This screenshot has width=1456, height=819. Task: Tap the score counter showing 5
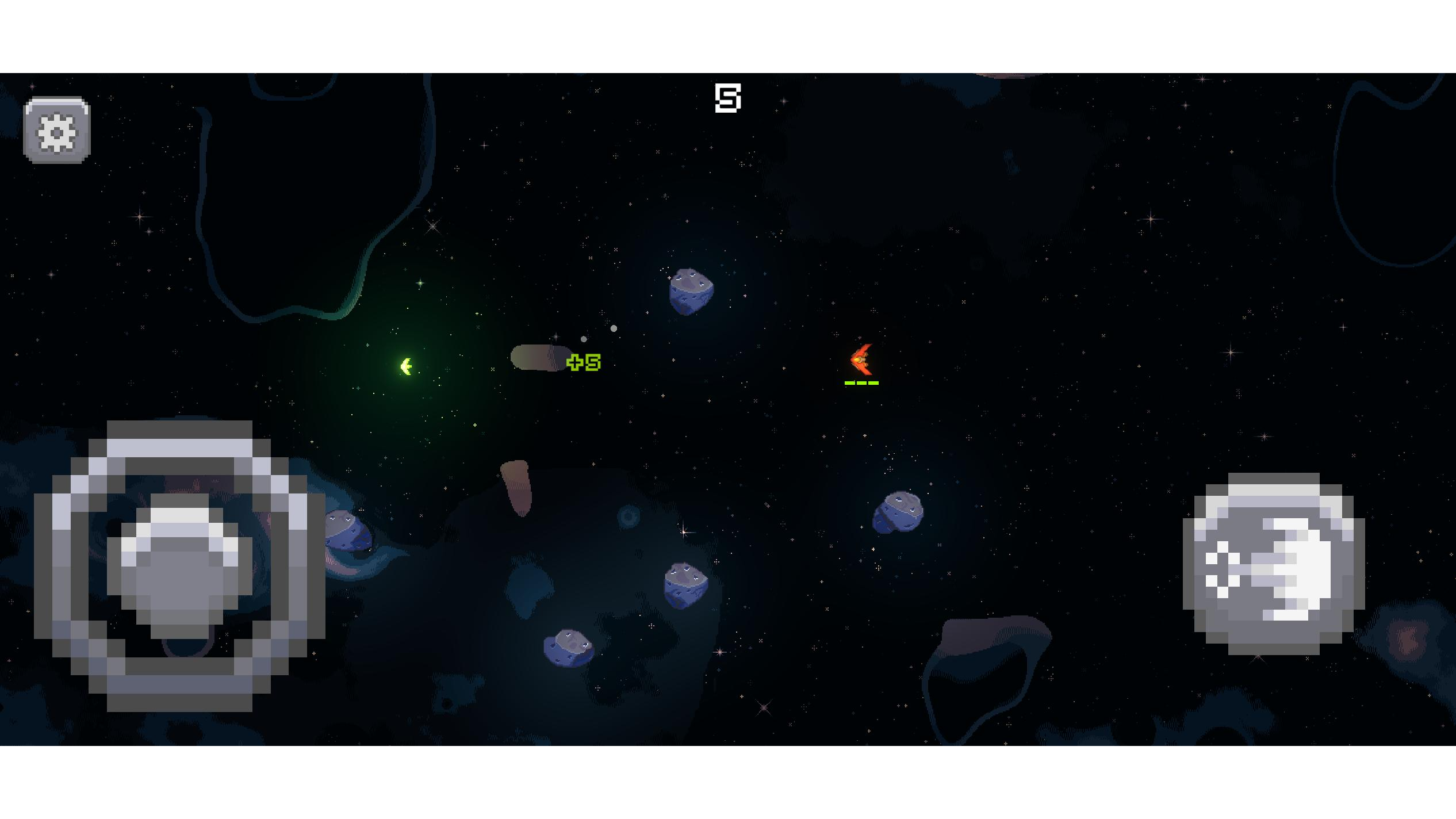tap(729, 97)
